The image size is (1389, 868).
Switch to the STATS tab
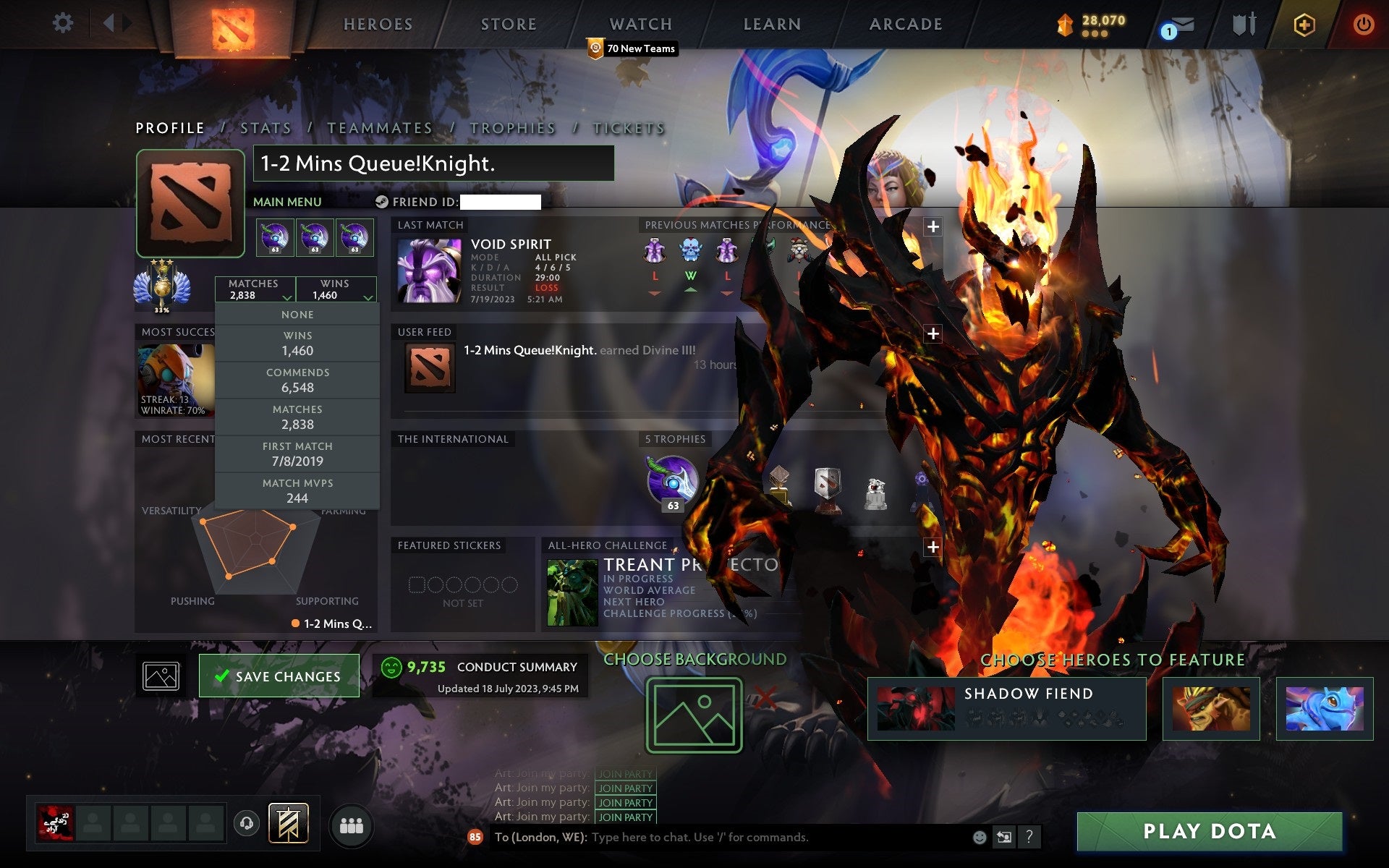tap(266, 127)
